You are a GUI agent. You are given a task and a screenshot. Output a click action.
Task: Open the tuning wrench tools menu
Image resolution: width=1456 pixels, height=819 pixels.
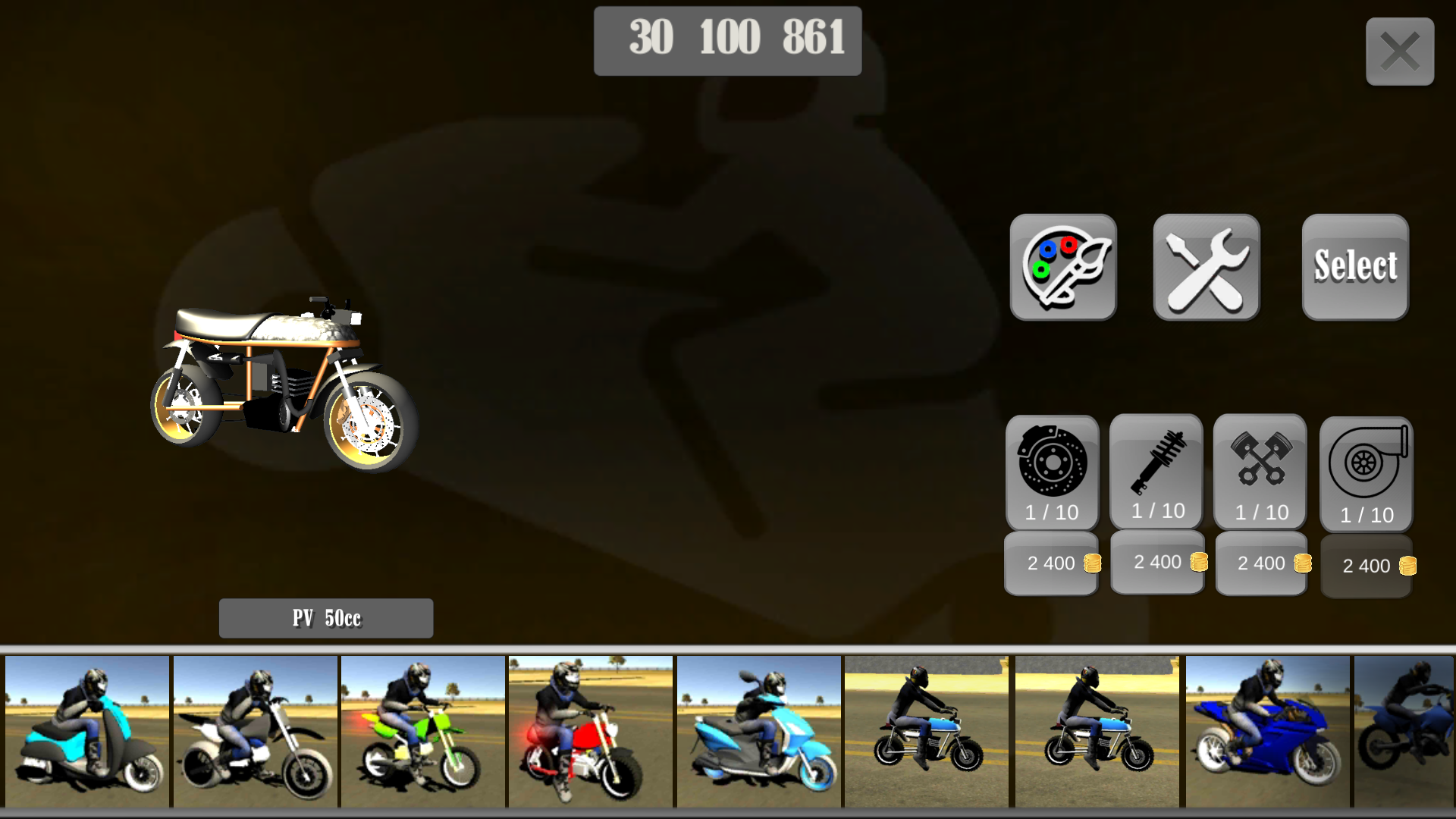[x=1205, y=268]
